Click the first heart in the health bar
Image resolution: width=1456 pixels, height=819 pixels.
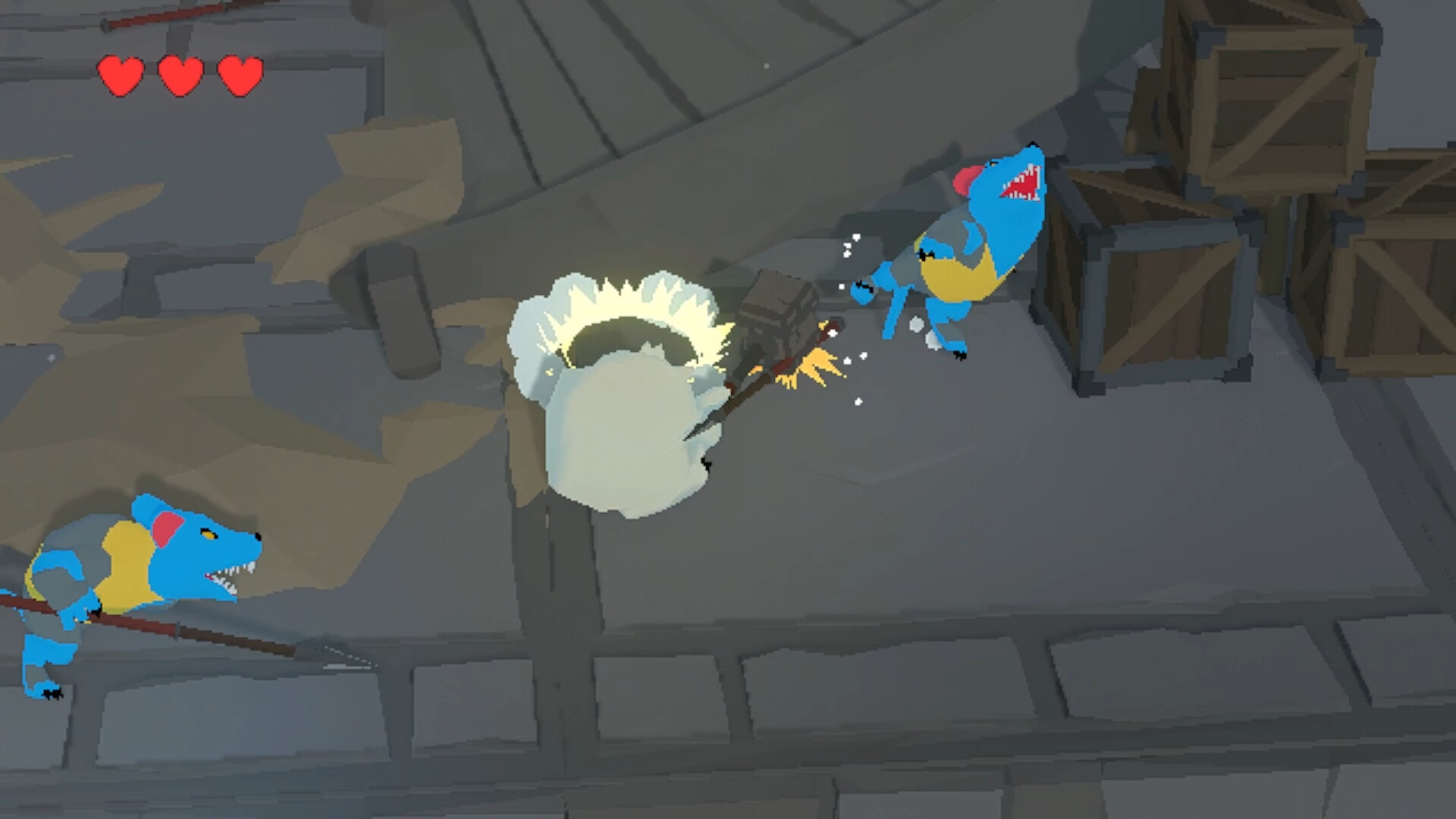pyautogui.click(x=121, y=76)
